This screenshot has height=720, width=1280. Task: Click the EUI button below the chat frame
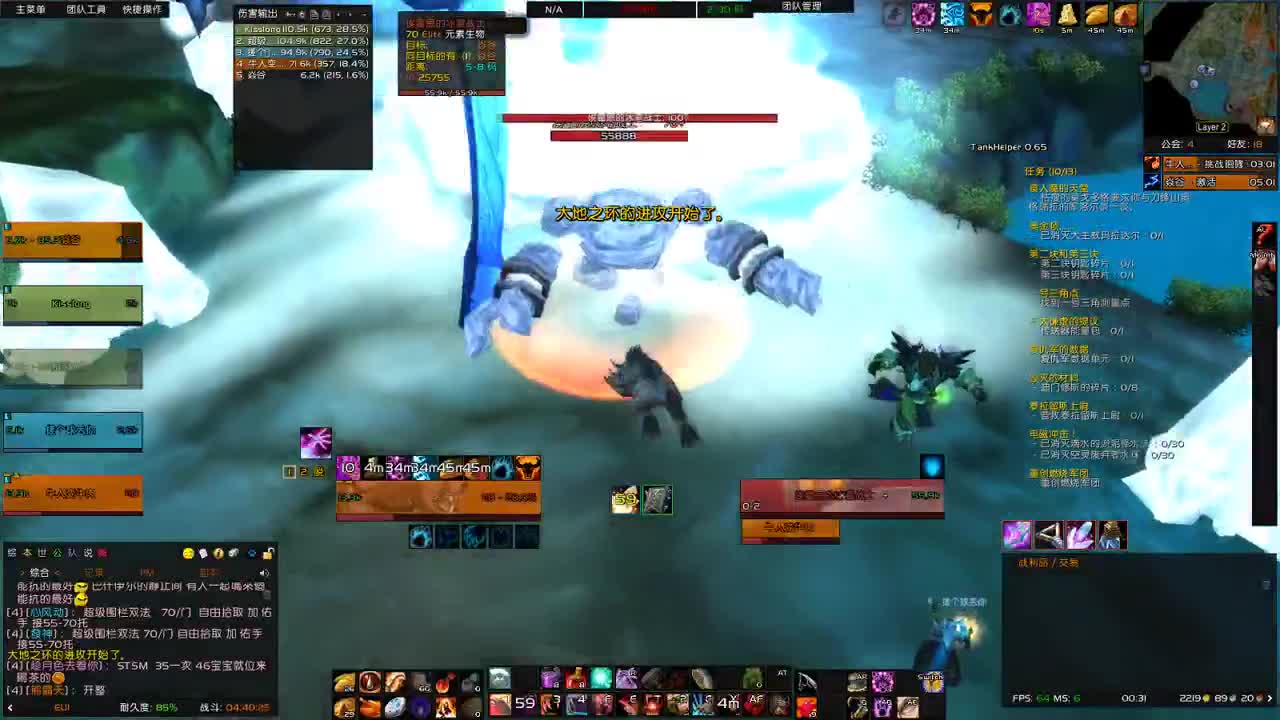coord(62,706)
